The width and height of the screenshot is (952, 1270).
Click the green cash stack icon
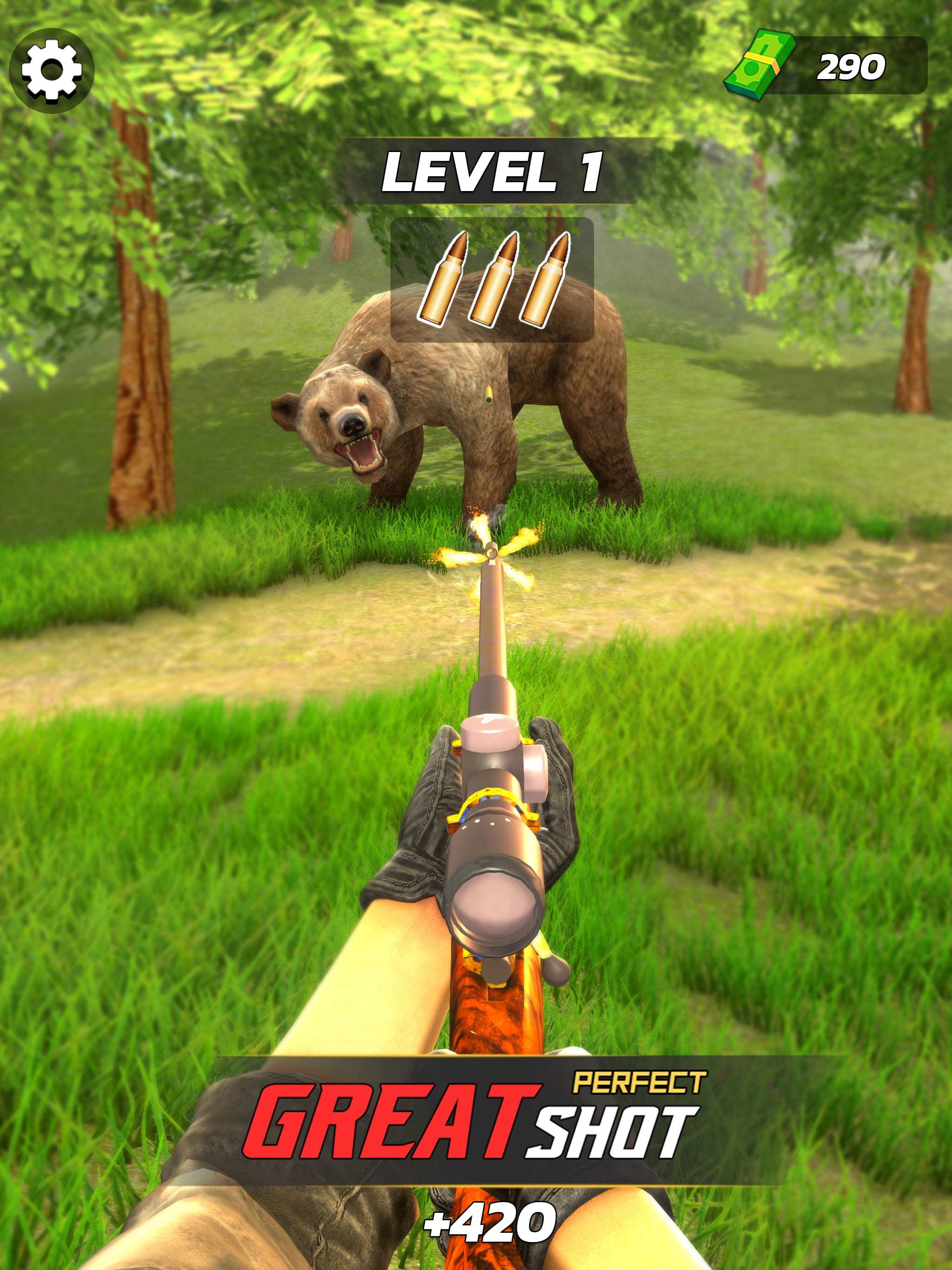(759, 65)
